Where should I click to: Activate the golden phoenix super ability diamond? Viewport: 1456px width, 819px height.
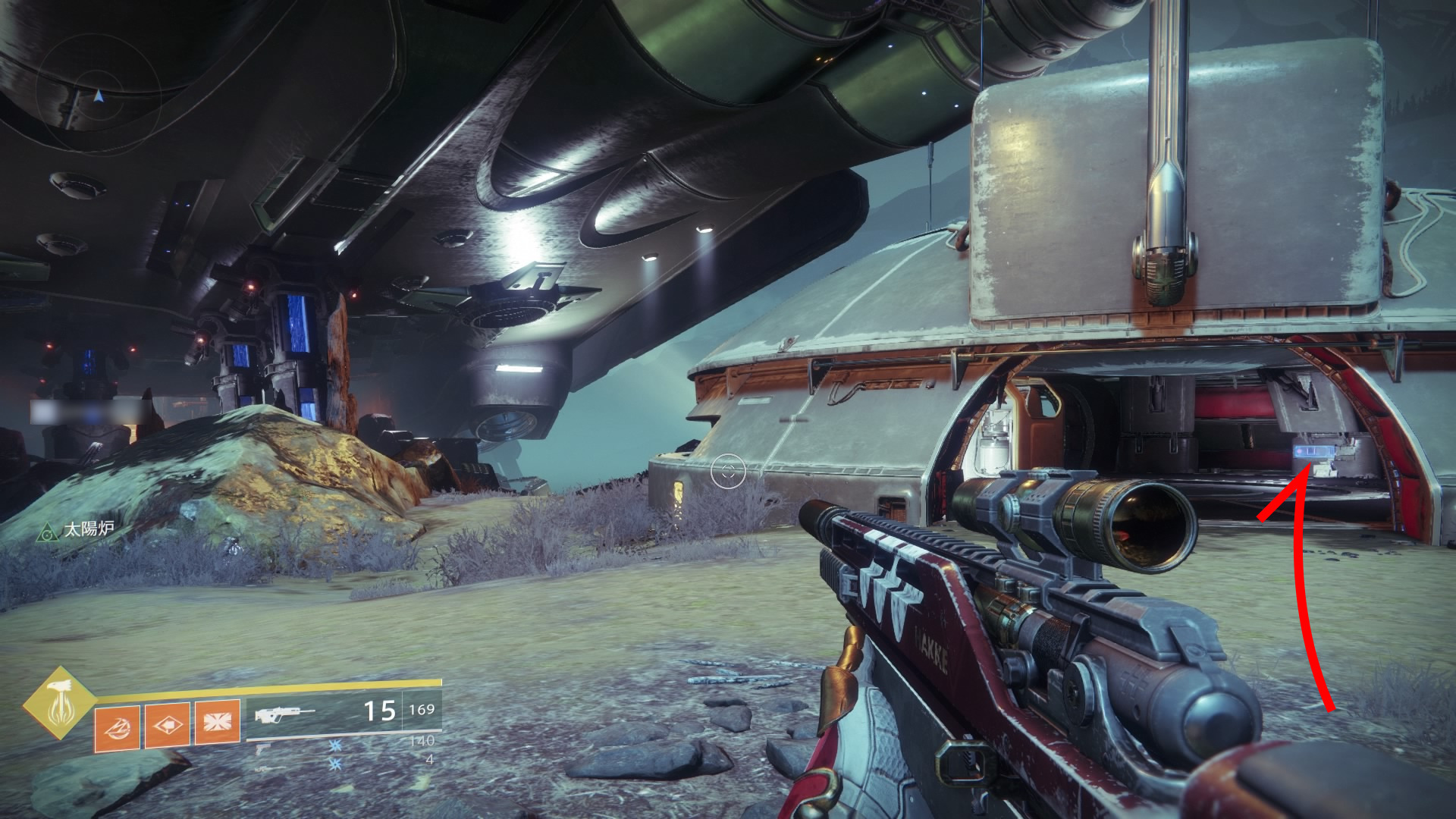tap(58, 703)
